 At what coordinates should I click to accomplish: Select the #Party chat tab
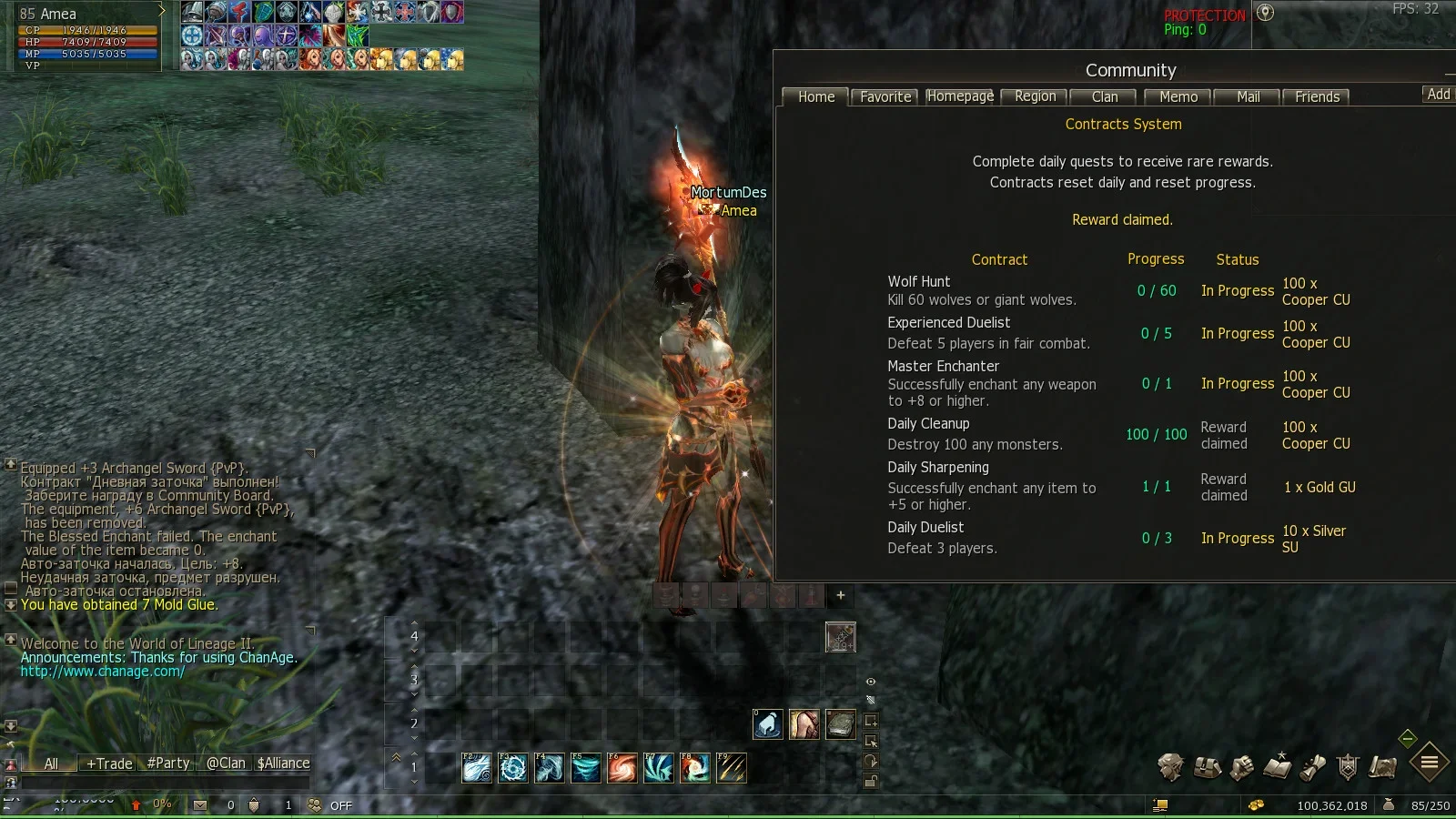point(168,763)
